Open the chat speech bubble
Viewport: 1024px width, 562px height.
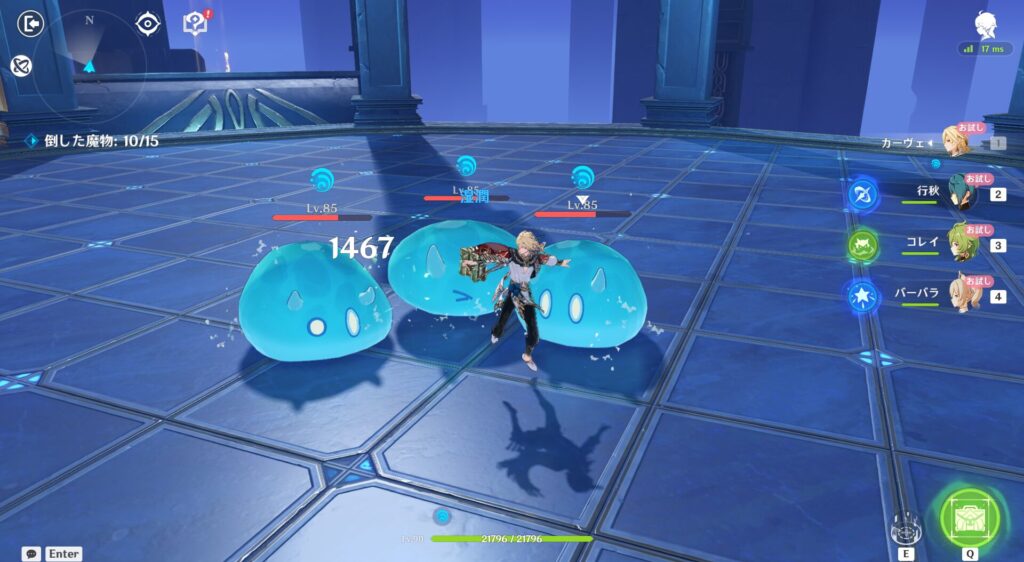click(31, 553)
